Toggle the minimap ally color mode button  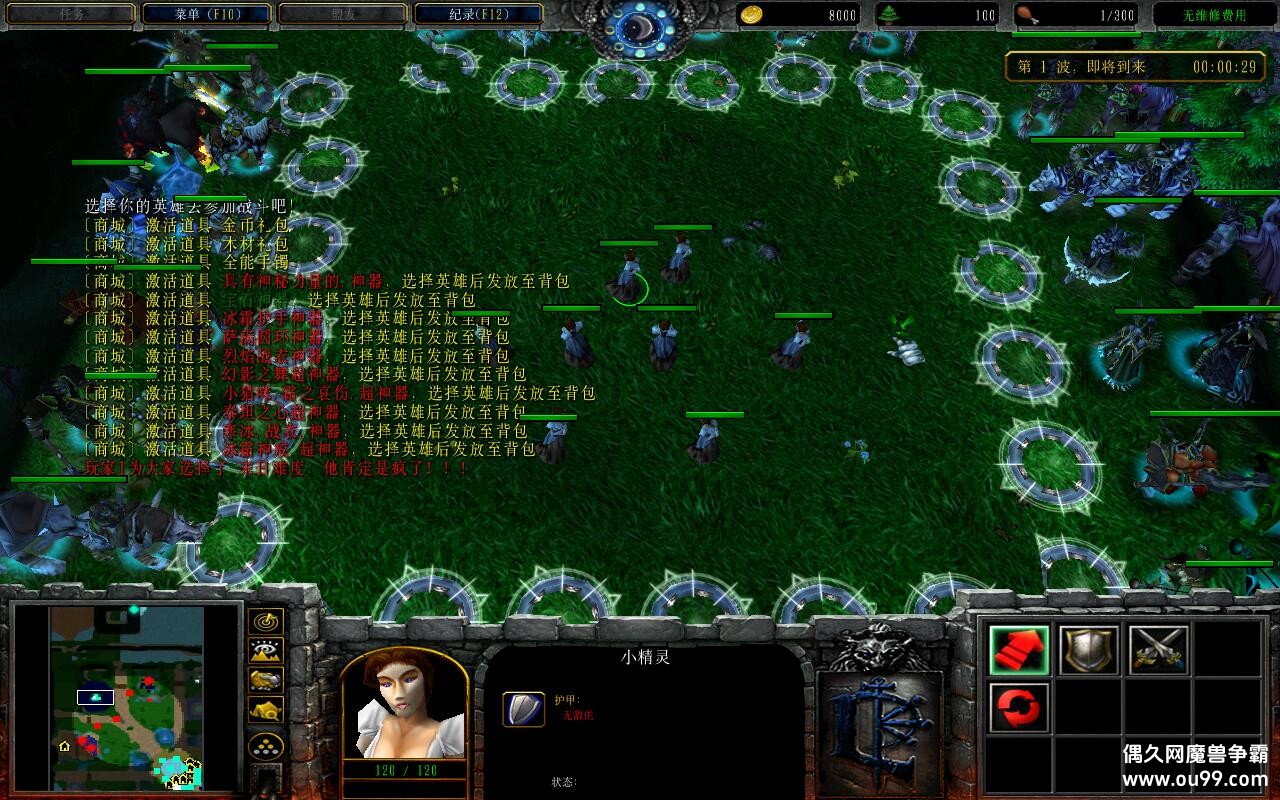265,680
